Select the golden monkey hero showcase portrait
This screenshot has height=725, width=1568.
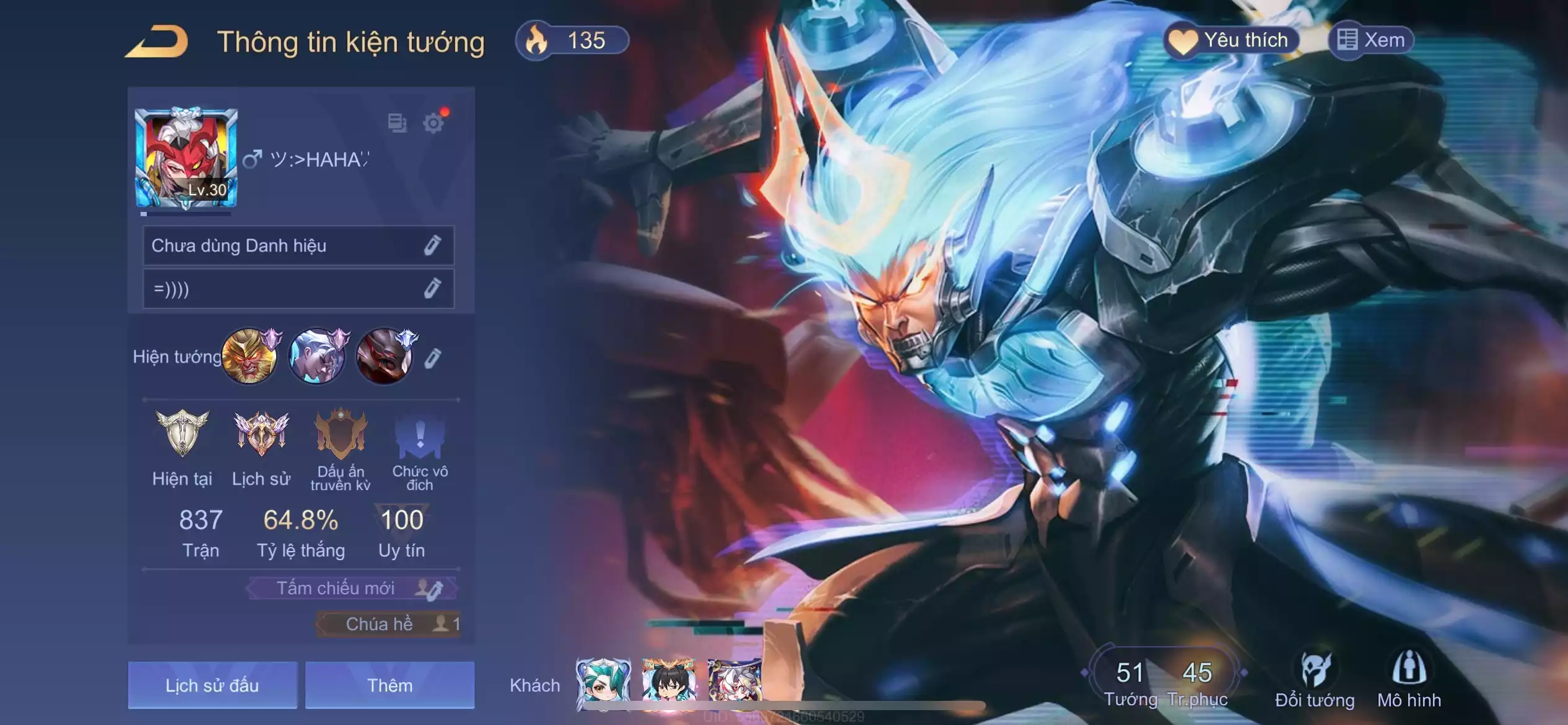[x=250, y=356]
